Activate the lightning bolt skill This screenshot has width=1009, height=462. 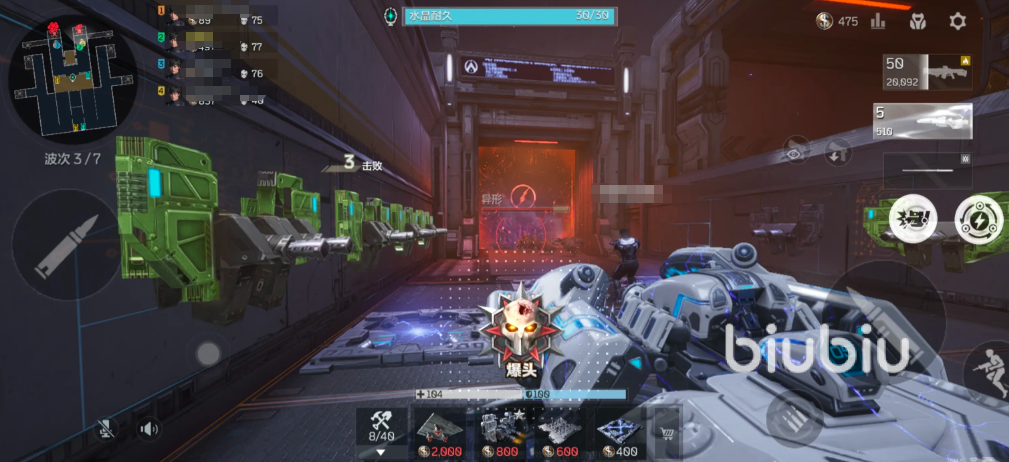(x=976, y=218)
